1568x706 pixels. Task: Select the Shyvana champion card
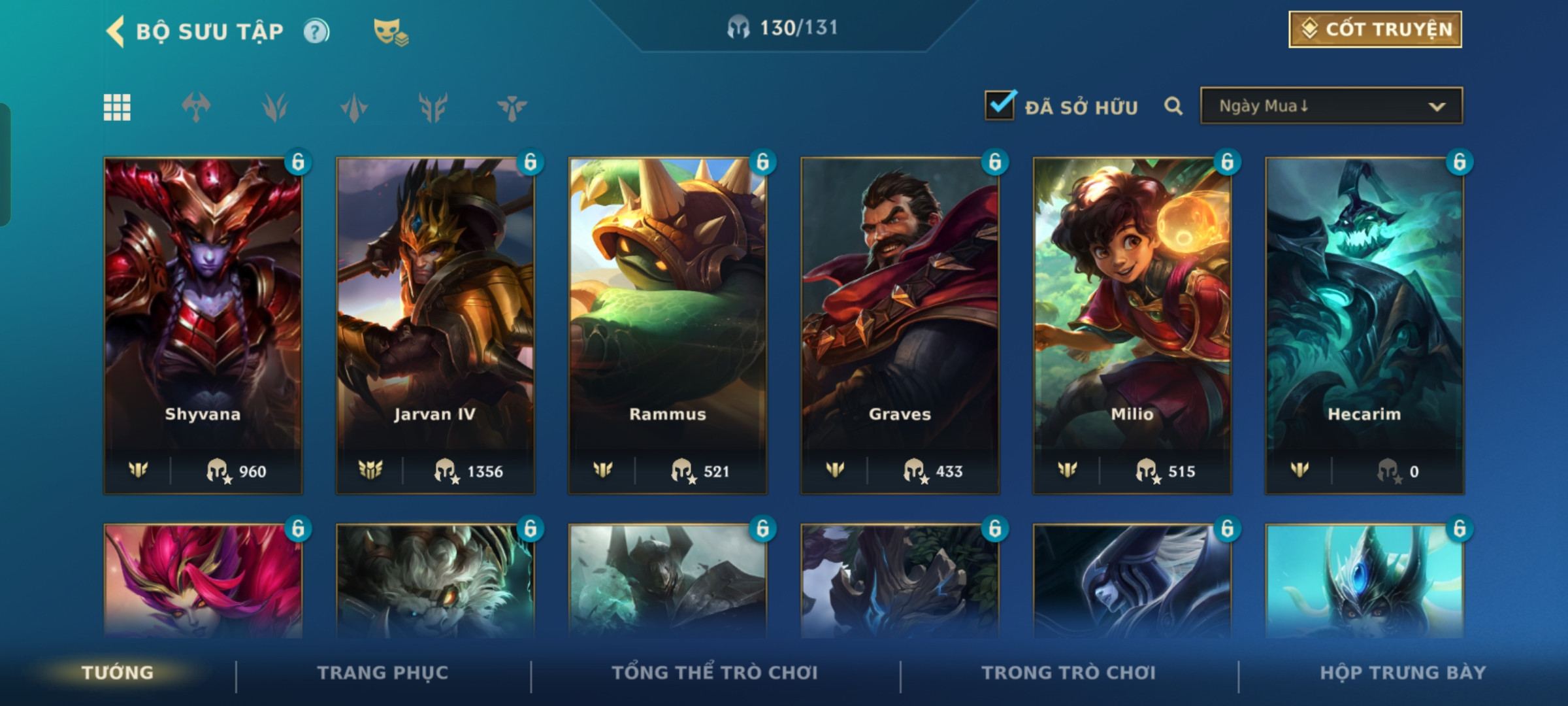203,325
